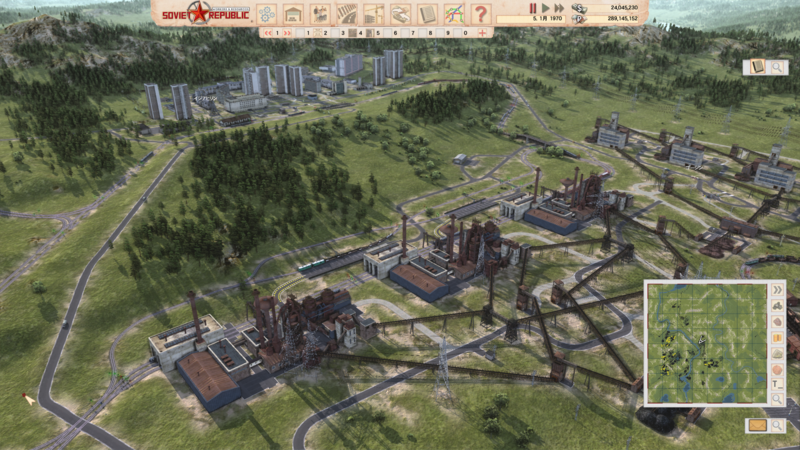800x450 pixels.
Task: Open the question mark help menu
Action: tap(480, 14)
